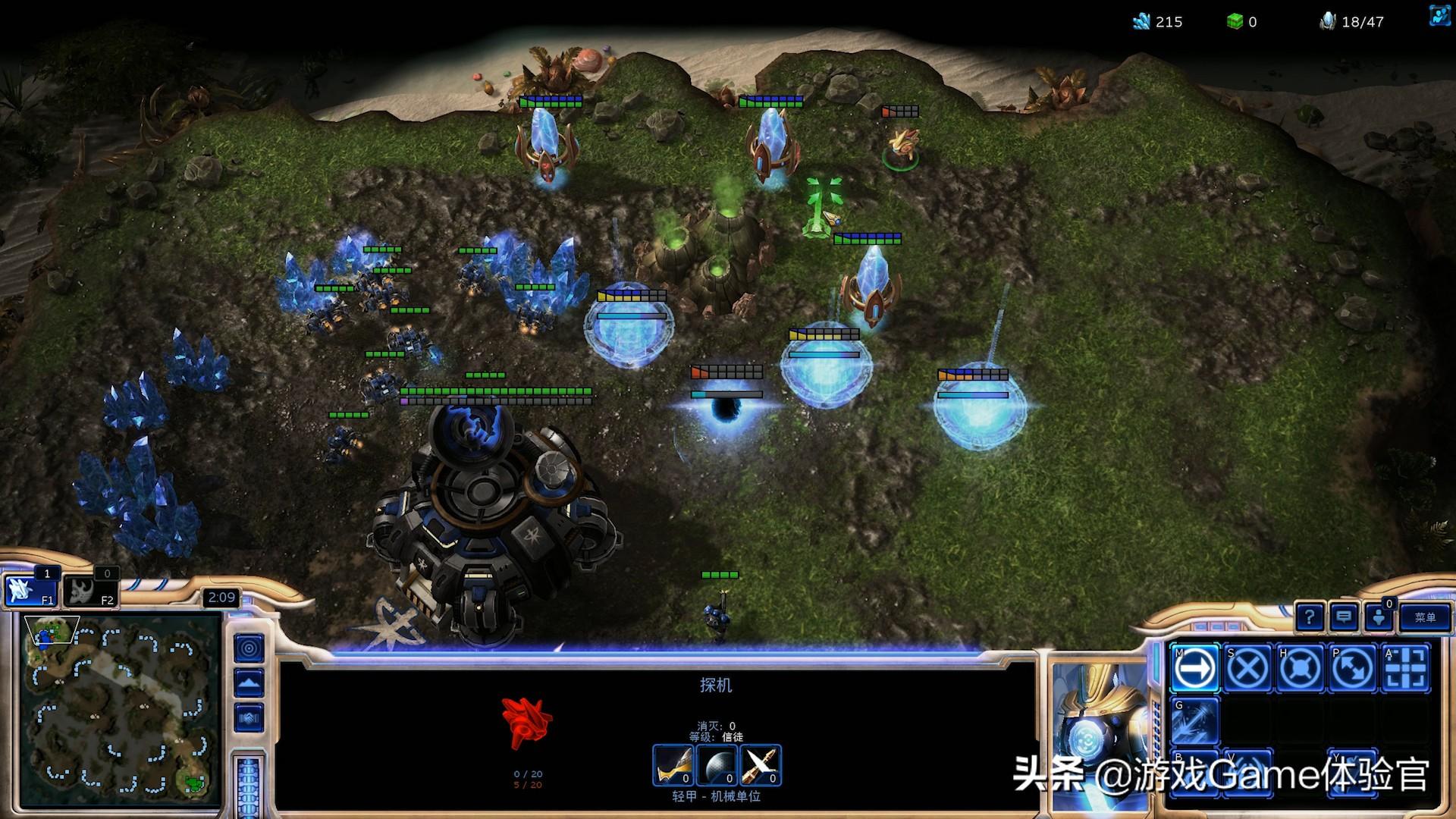Activate the Patrol command

pyautogui.click(x=1352, y=669)
